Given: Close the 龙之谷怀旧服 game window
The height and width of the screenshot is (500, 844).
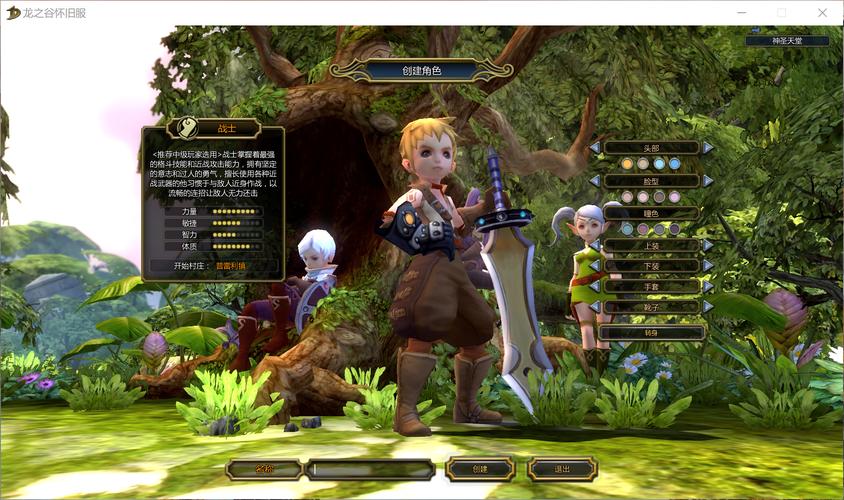Looking at the screenshot, I should click(822, 12).
